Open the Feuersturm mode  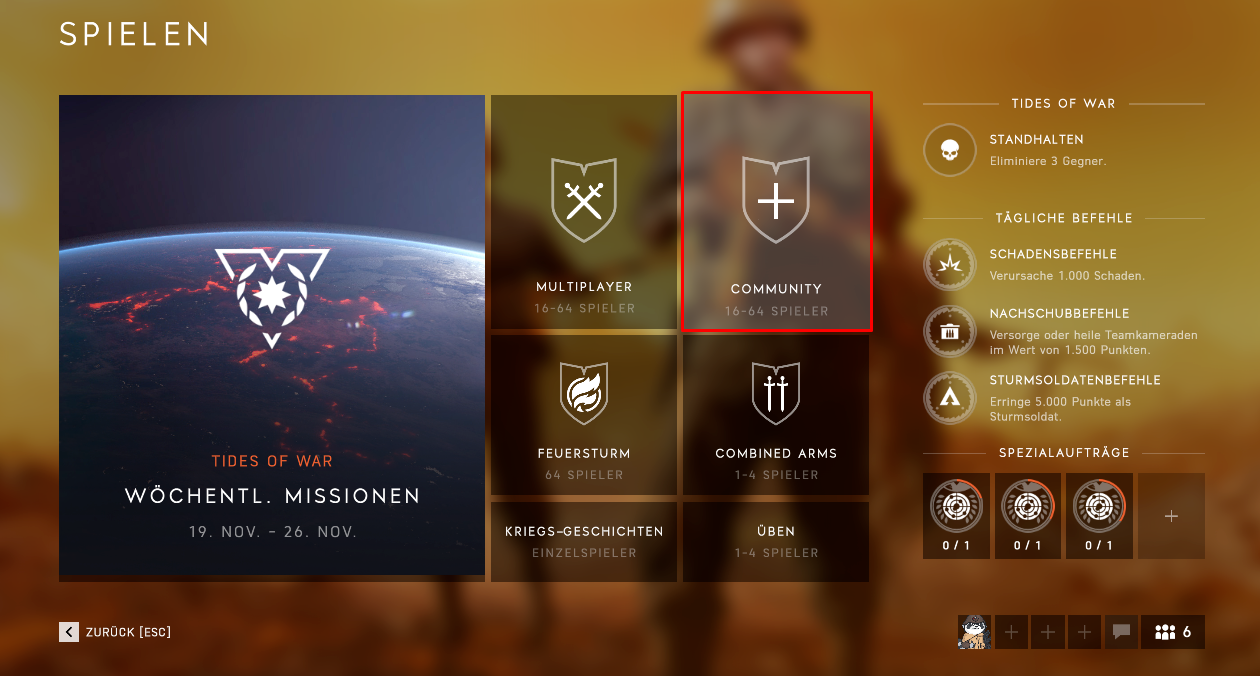(584, 415)
